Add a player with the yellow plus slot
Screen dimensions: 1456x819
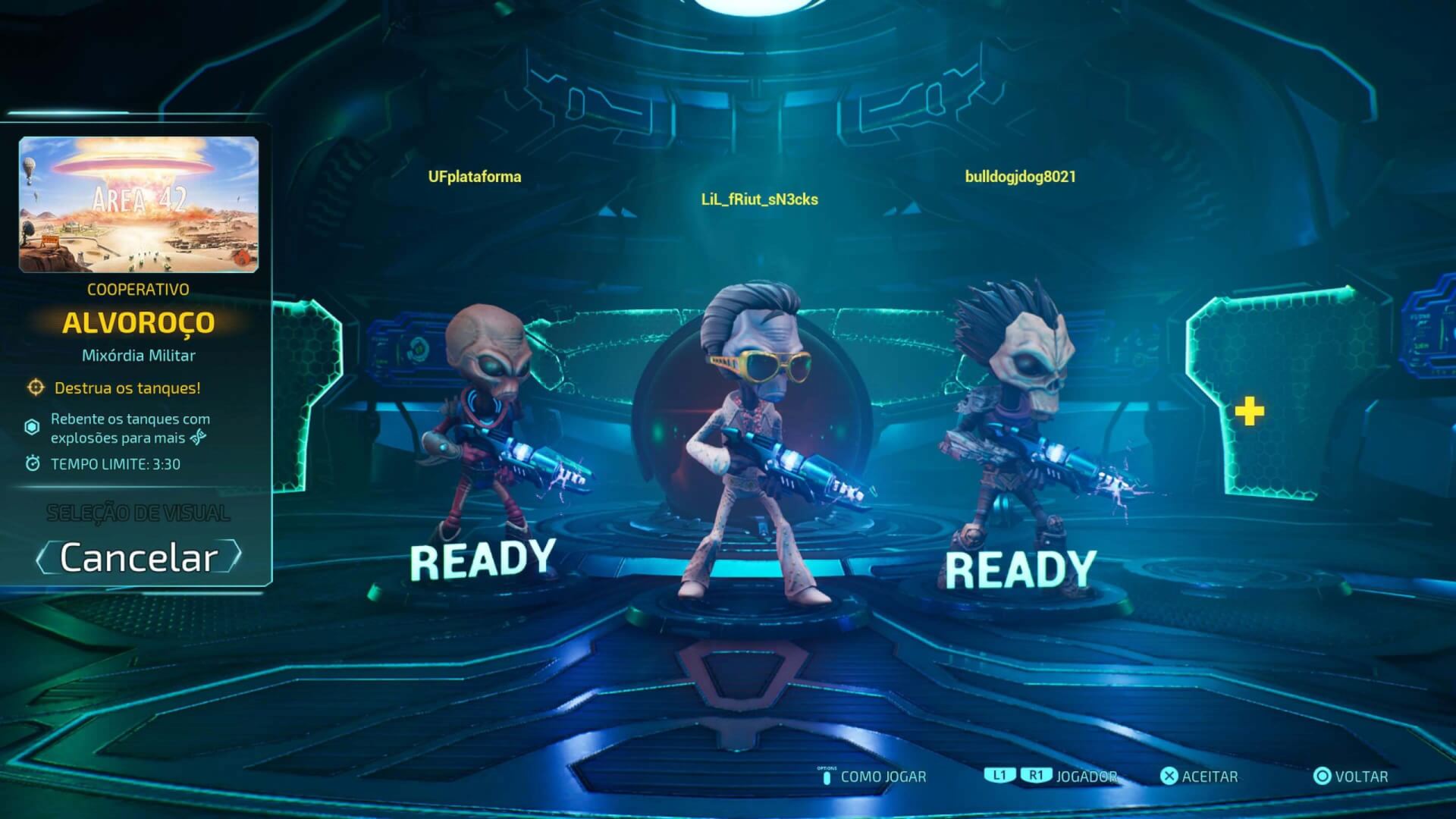pyautogui.click(x=1249, y=412)
